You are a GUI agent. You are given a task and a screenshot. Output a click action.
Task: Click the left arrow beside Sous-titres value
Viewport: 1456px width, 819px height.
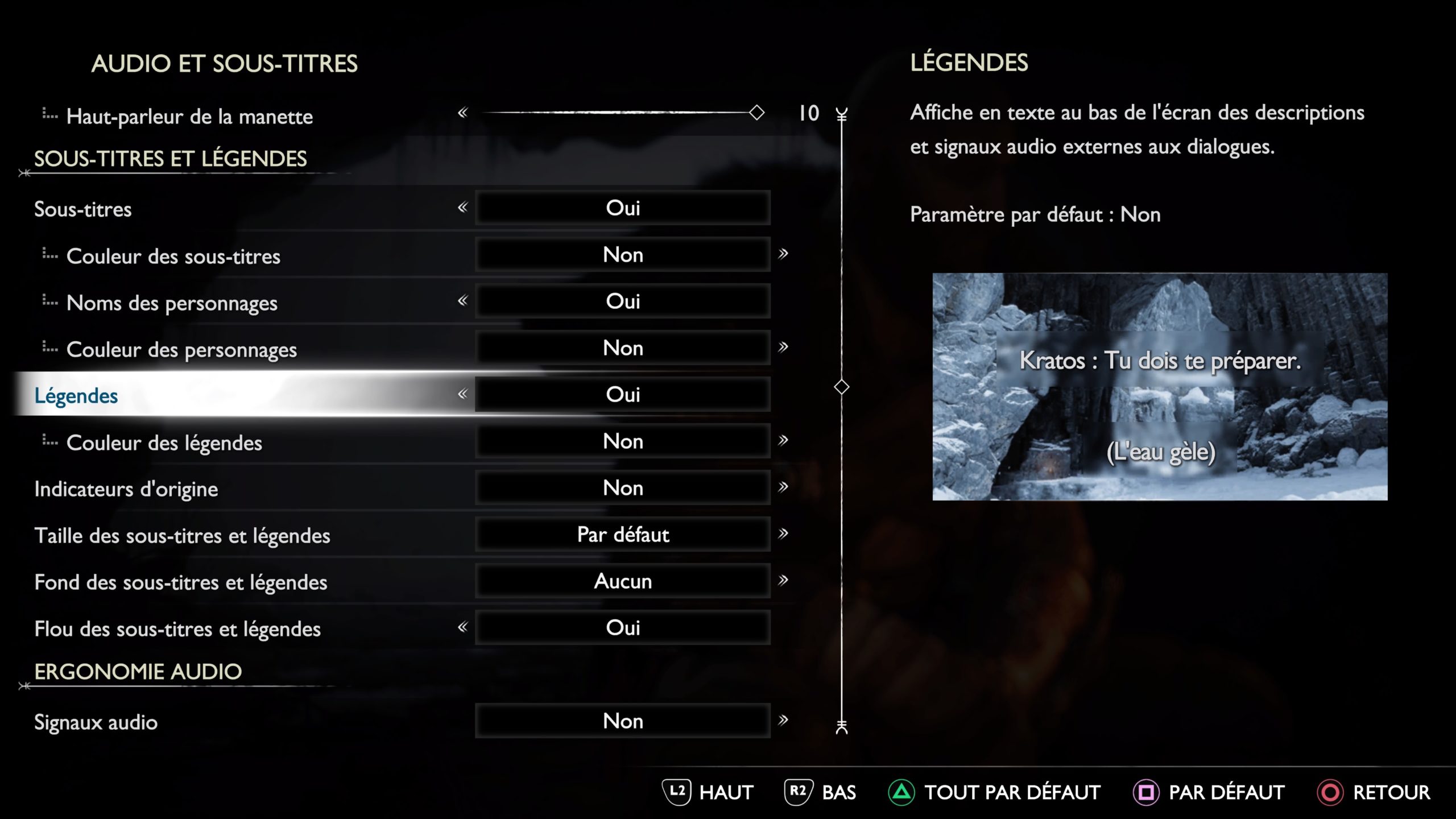pos(463,207)
